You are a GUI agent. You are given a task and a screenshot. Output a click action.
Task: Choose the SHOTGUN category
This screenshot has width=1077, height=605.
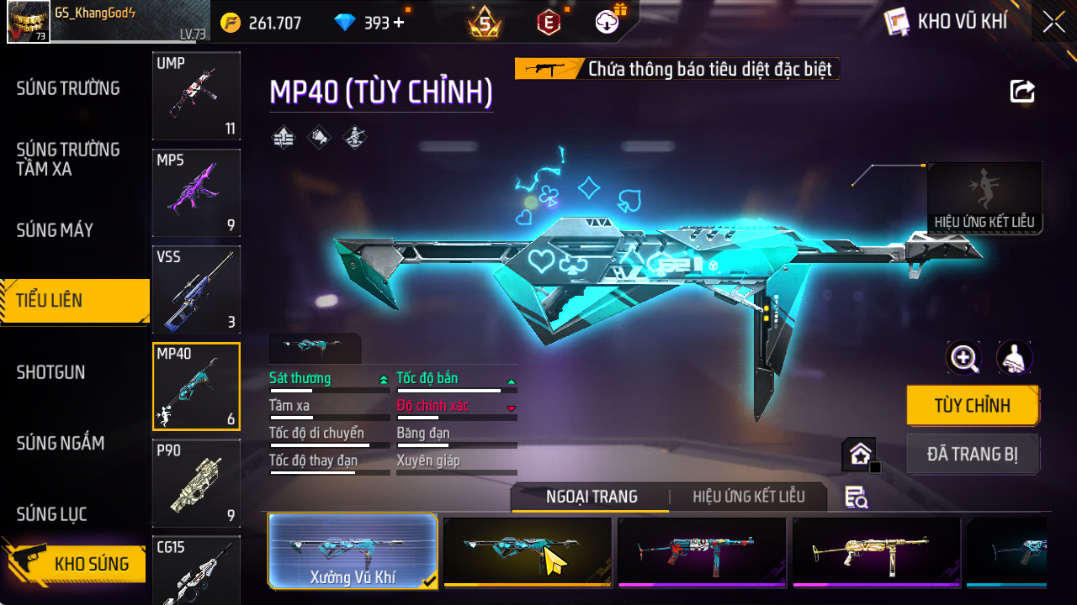coord(51,372)
